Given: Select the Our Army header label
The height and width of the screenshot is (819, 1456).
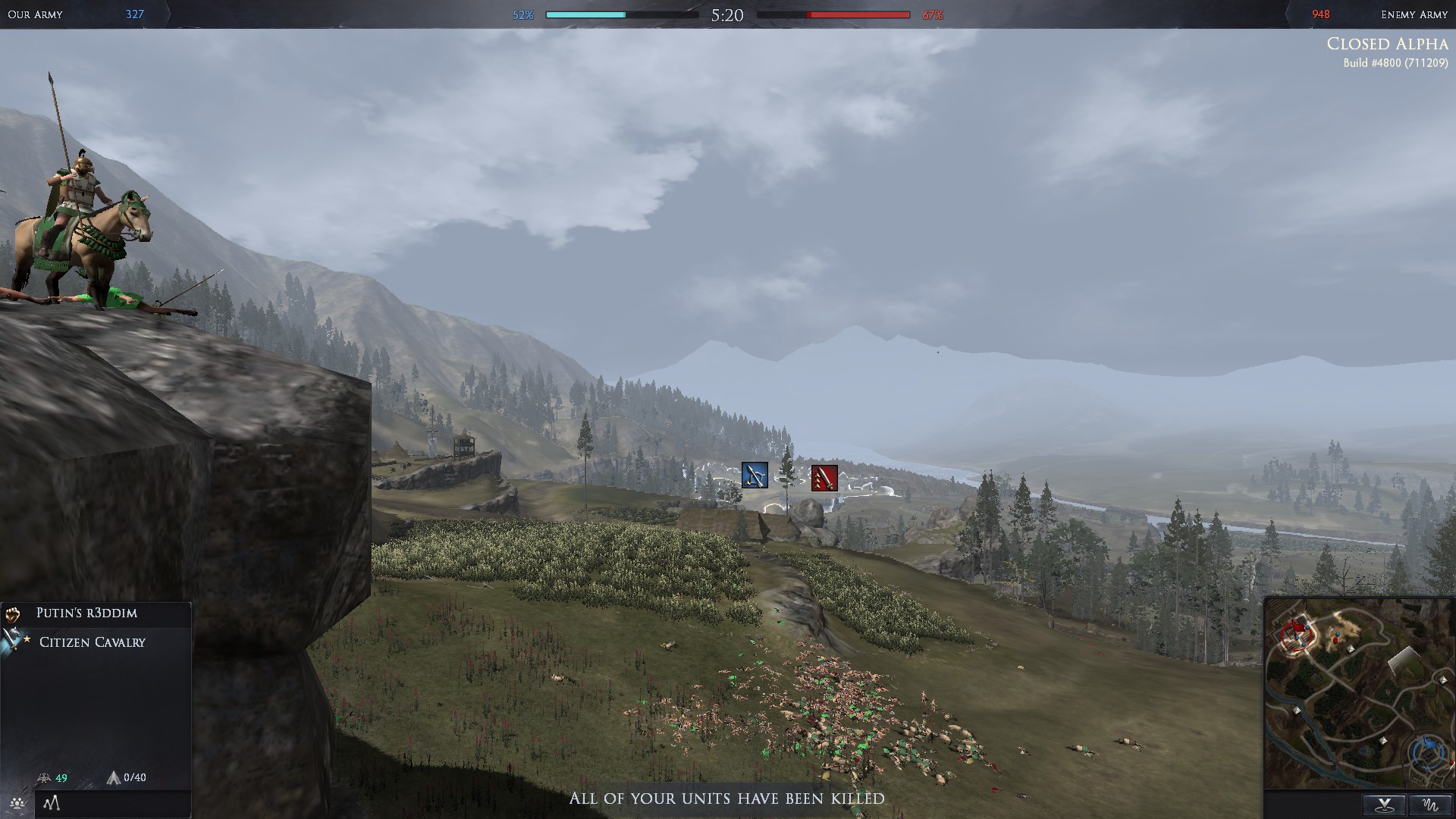Looking at the screenshot, I should (36, 14).
